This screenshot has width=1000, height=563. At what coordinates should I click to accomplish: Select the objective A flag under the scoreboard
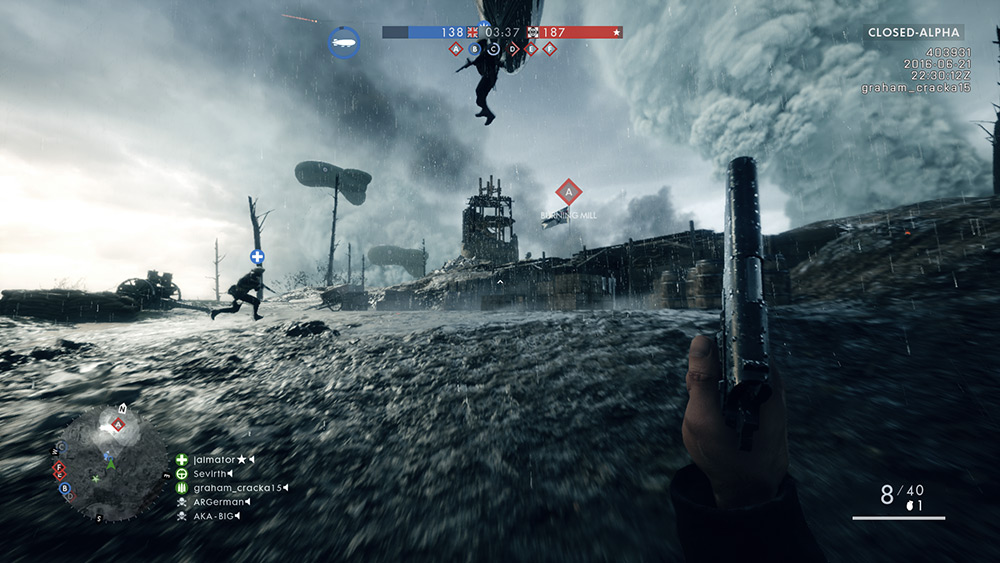(456, 48)
